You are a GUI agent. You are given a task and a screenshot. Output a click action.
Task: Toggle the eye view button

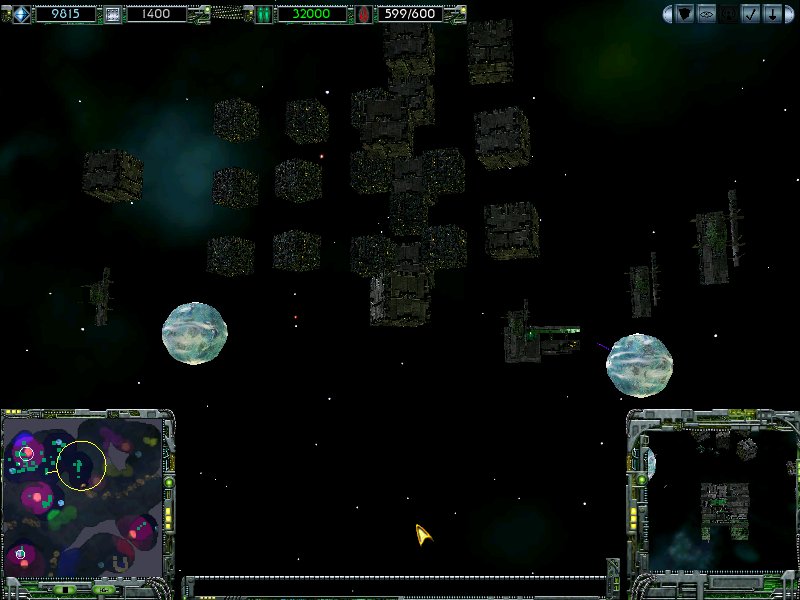pyautogui.click(x=706, y=14)
